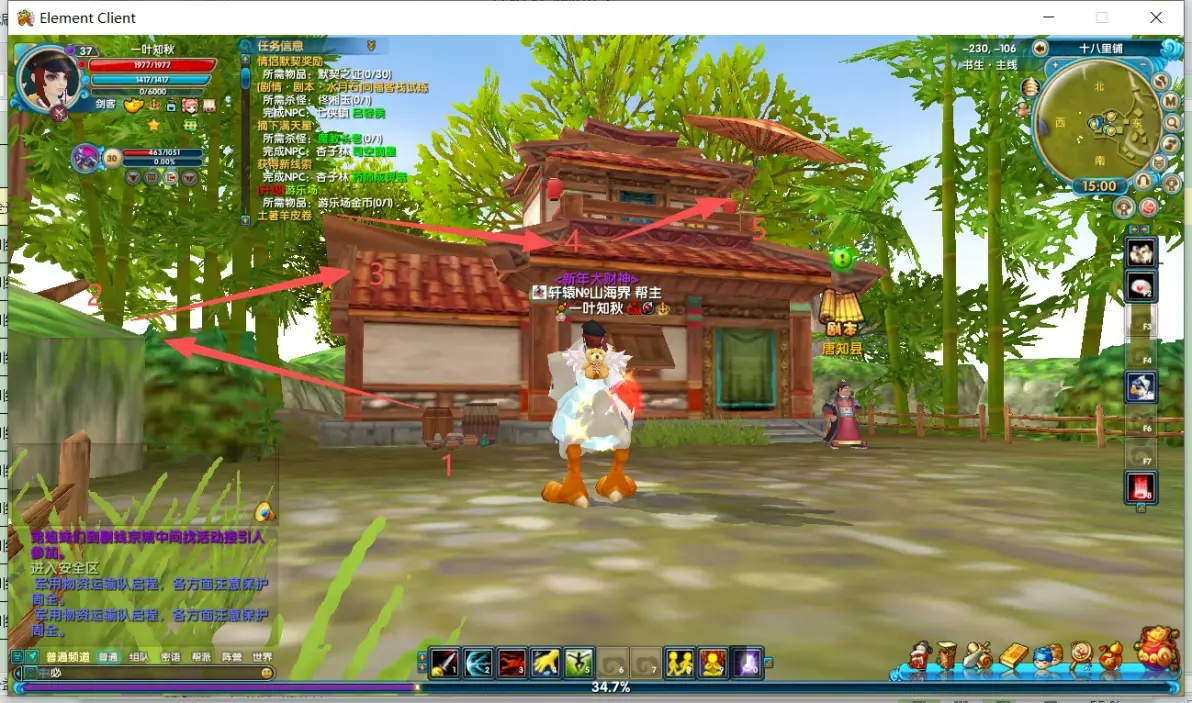
Task: Use the red potion in side slot F8
Action: 1141,487
